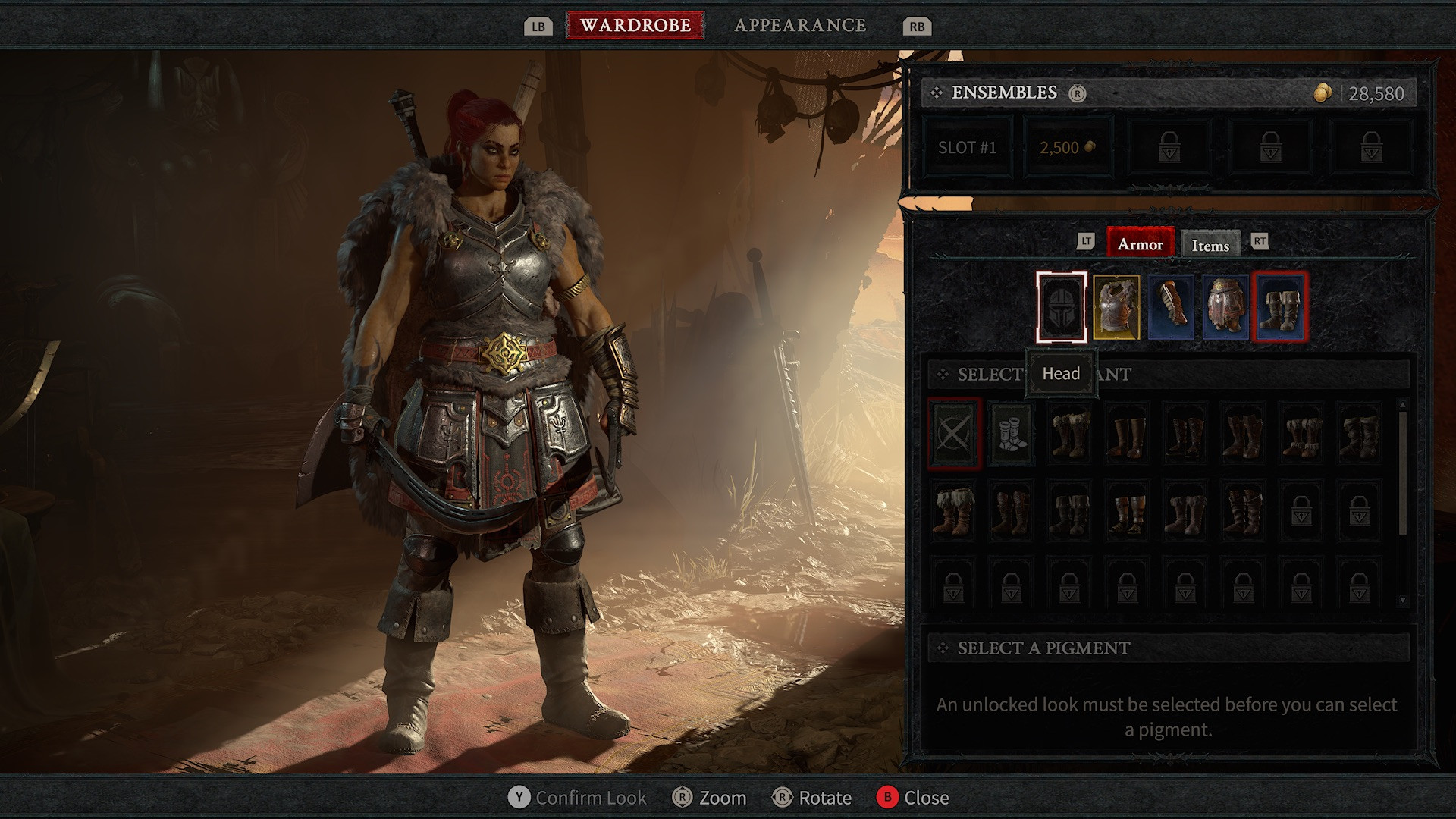The height and width of the screenshot is (819, 1456).
Task: Pick the leg armor slot
Action: pyautogui.click(x=1225, y=307)
